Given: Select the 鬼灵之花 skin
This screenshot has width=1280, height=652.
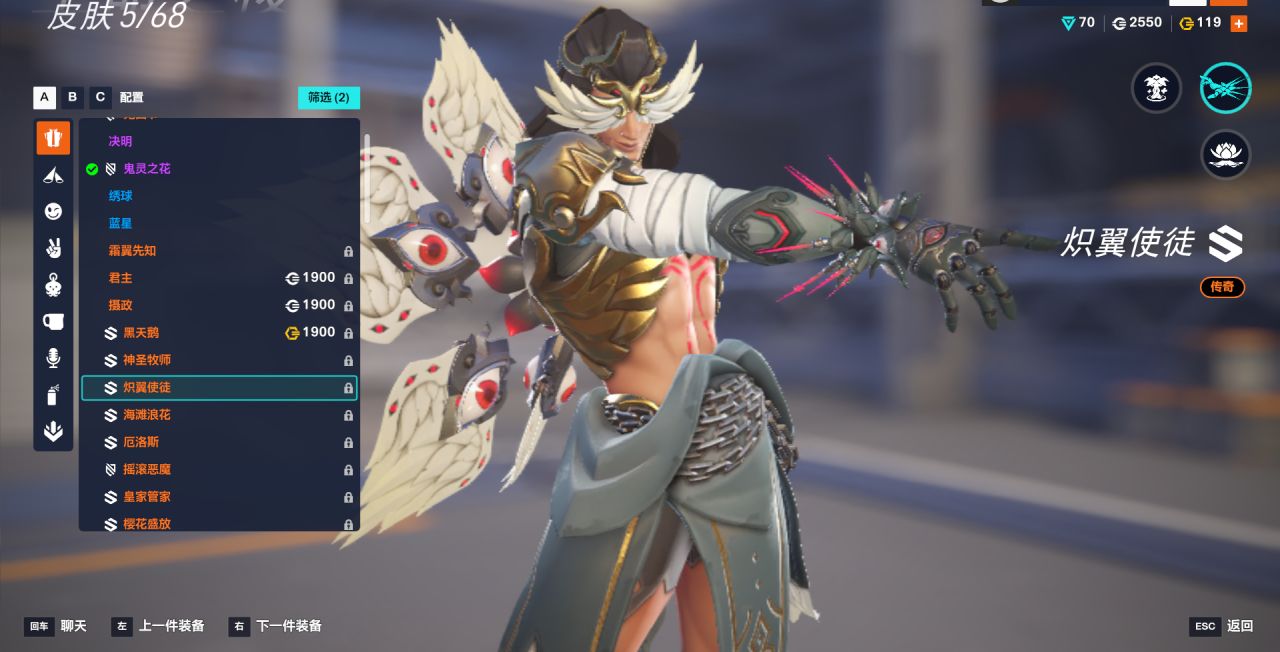Looking at the screenshot, I should [146, 169].
